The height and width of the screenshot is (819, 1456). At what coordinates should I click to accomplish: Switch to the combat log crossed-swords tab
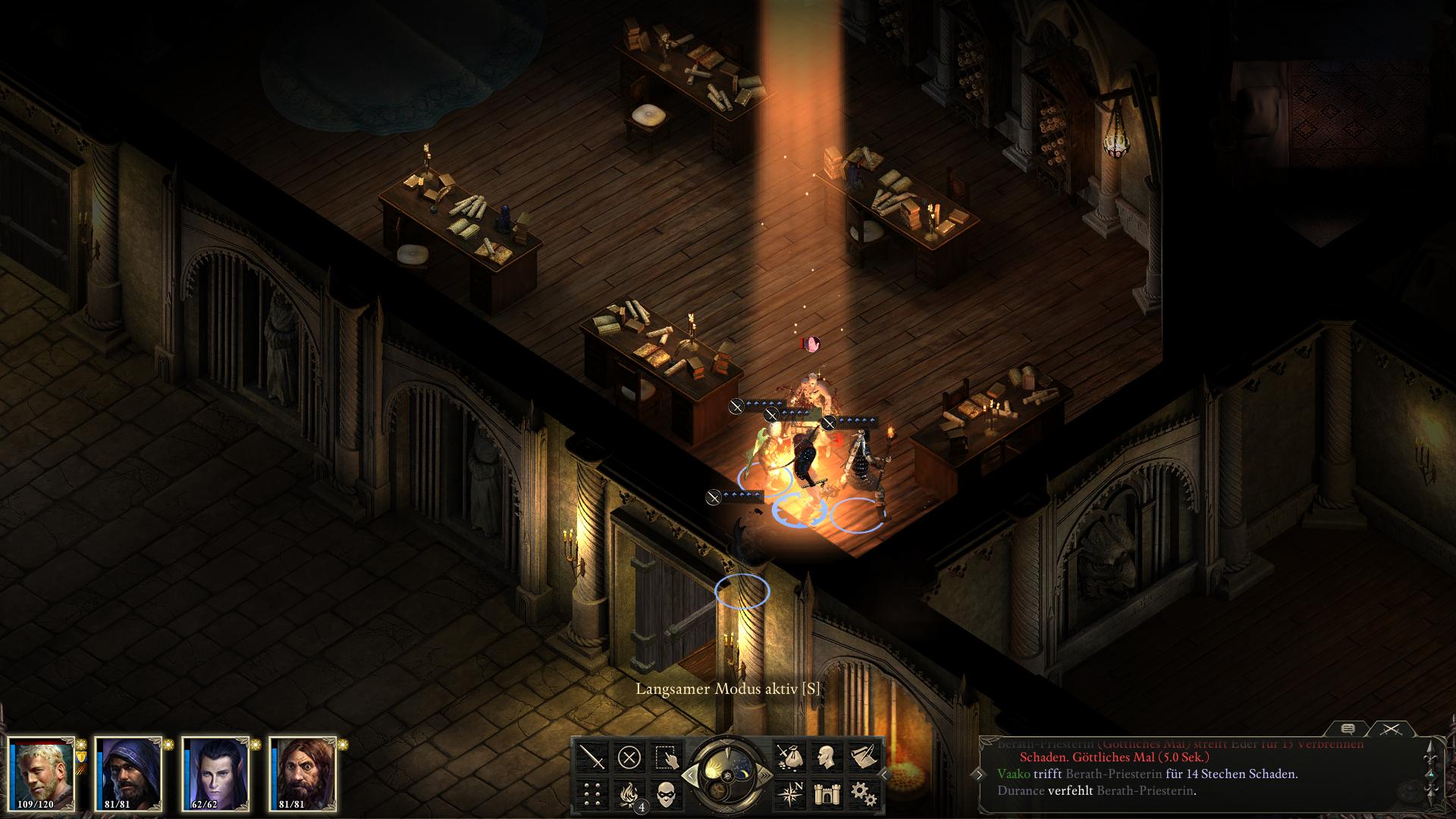(1390, 729)
